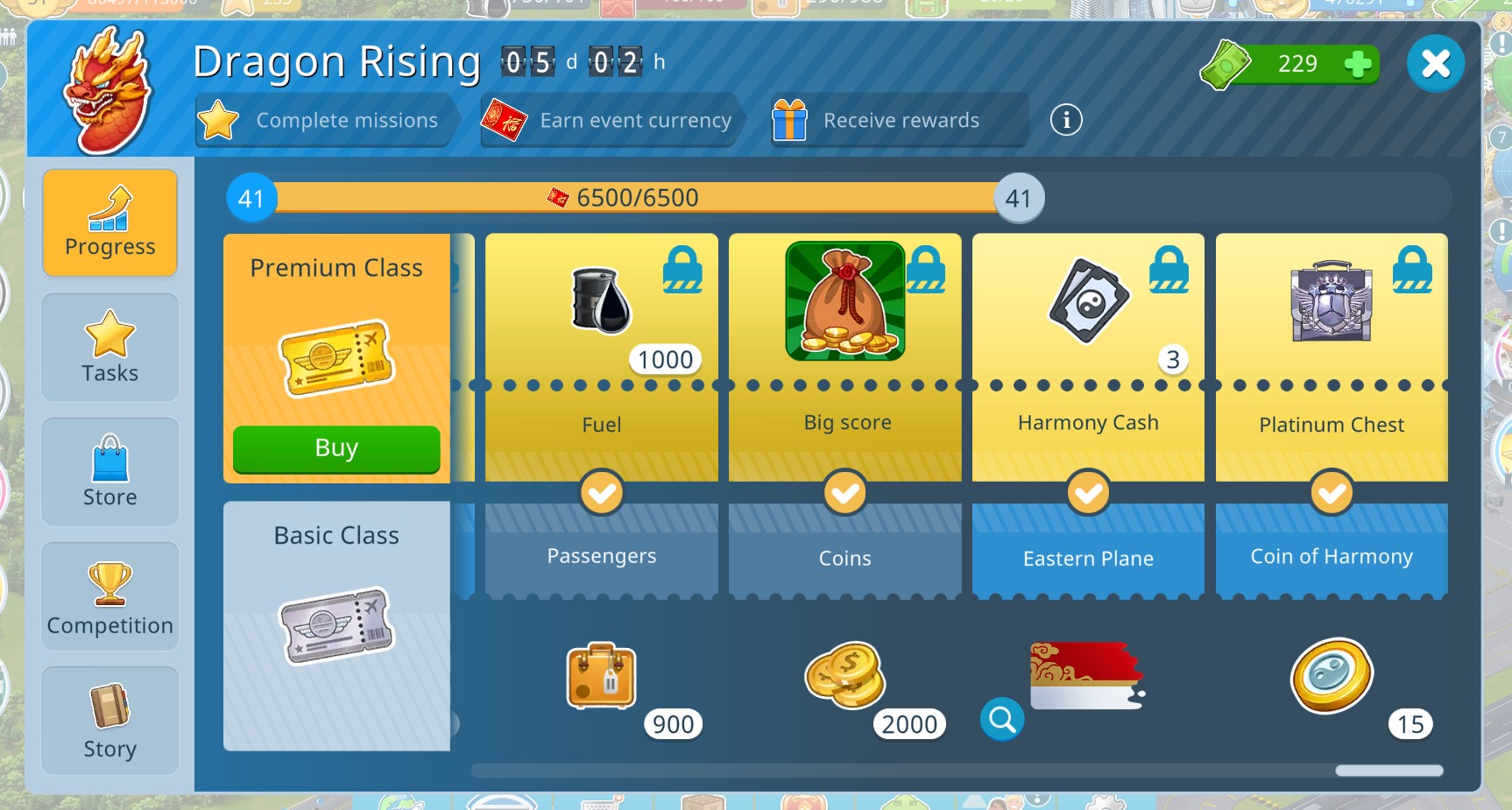Open the event info button
The width and height of the screenshot is (1512, 810).
point(1066,120)
